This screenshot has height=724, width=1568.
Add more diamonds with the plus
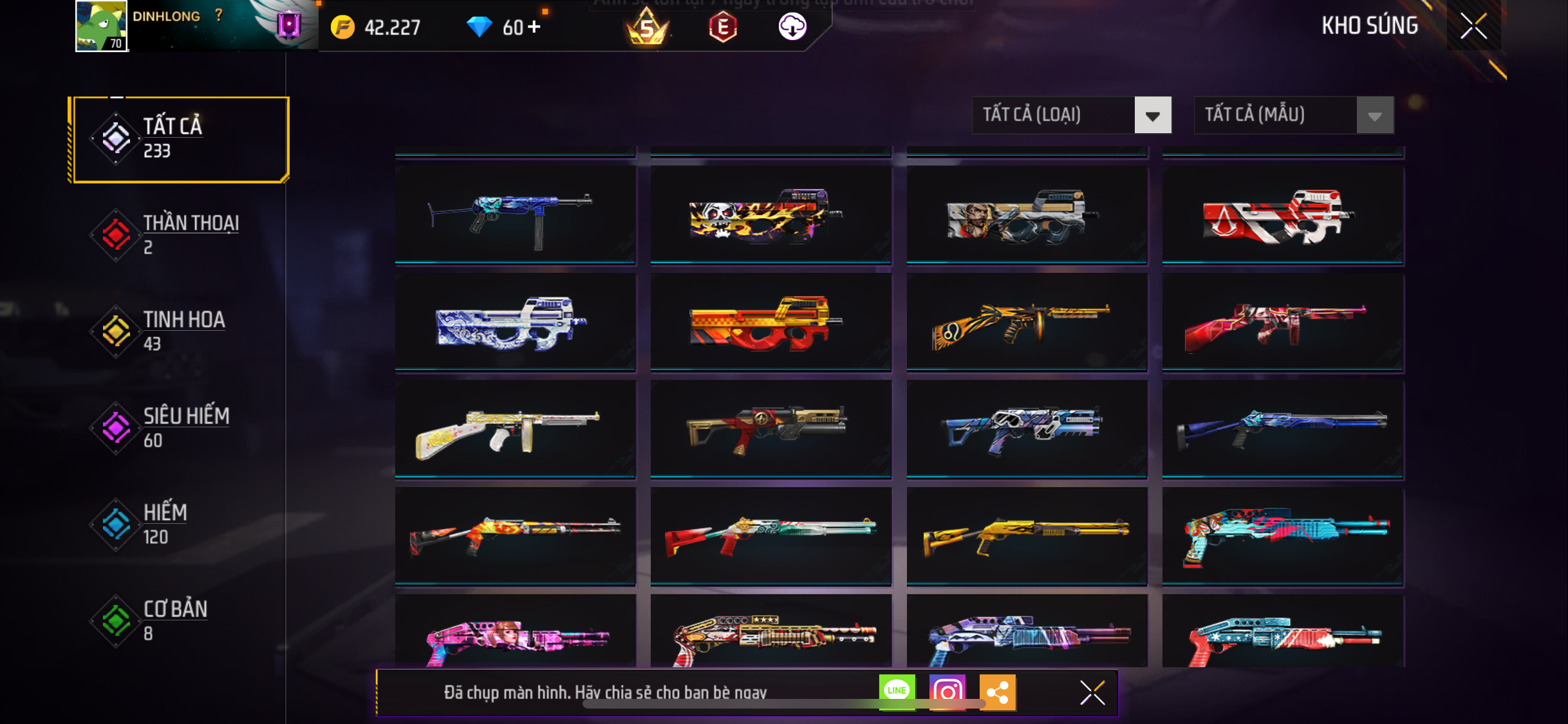pos(534,27)
